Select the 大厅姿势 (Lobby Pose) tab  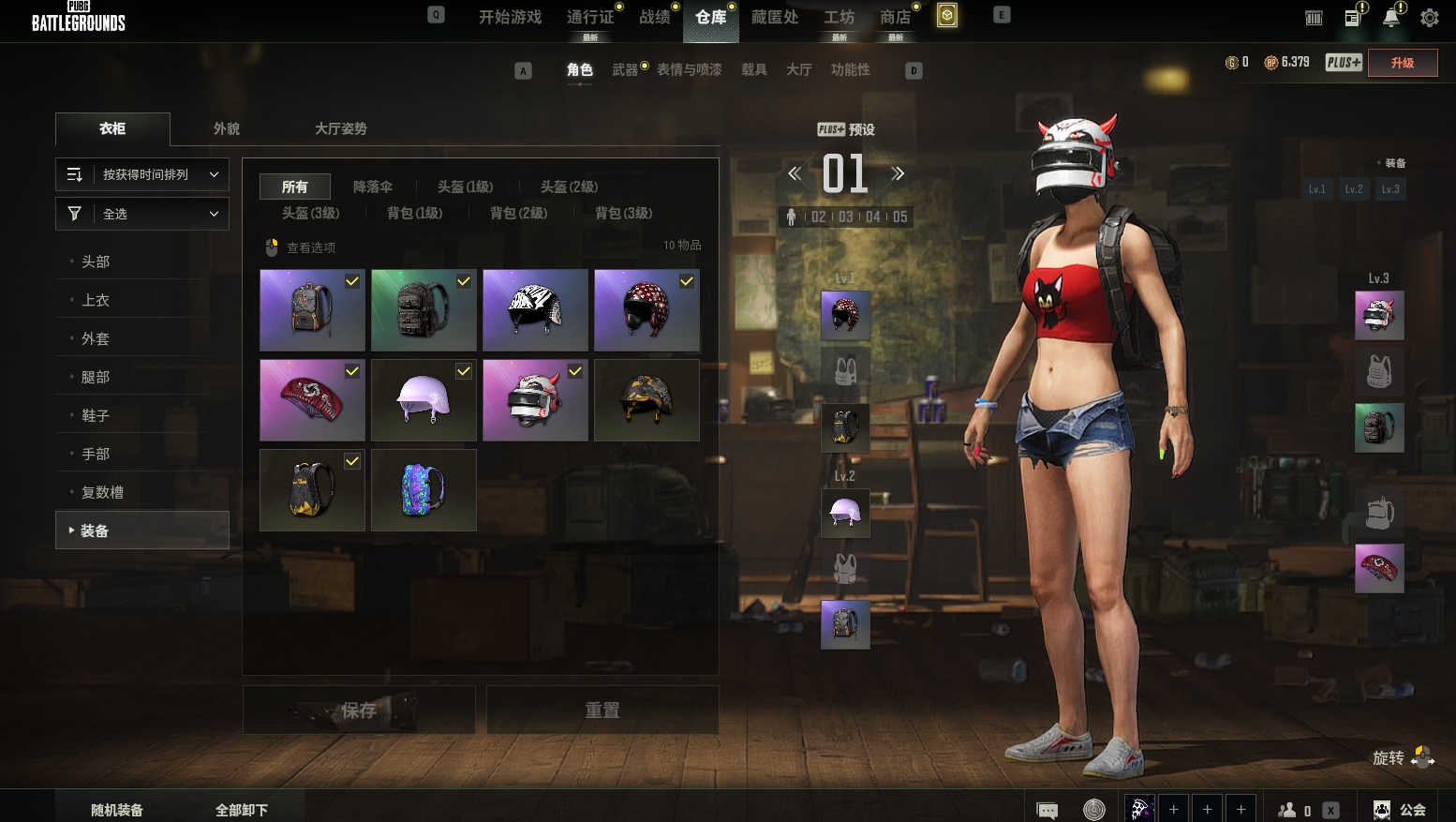click(340, 128)
